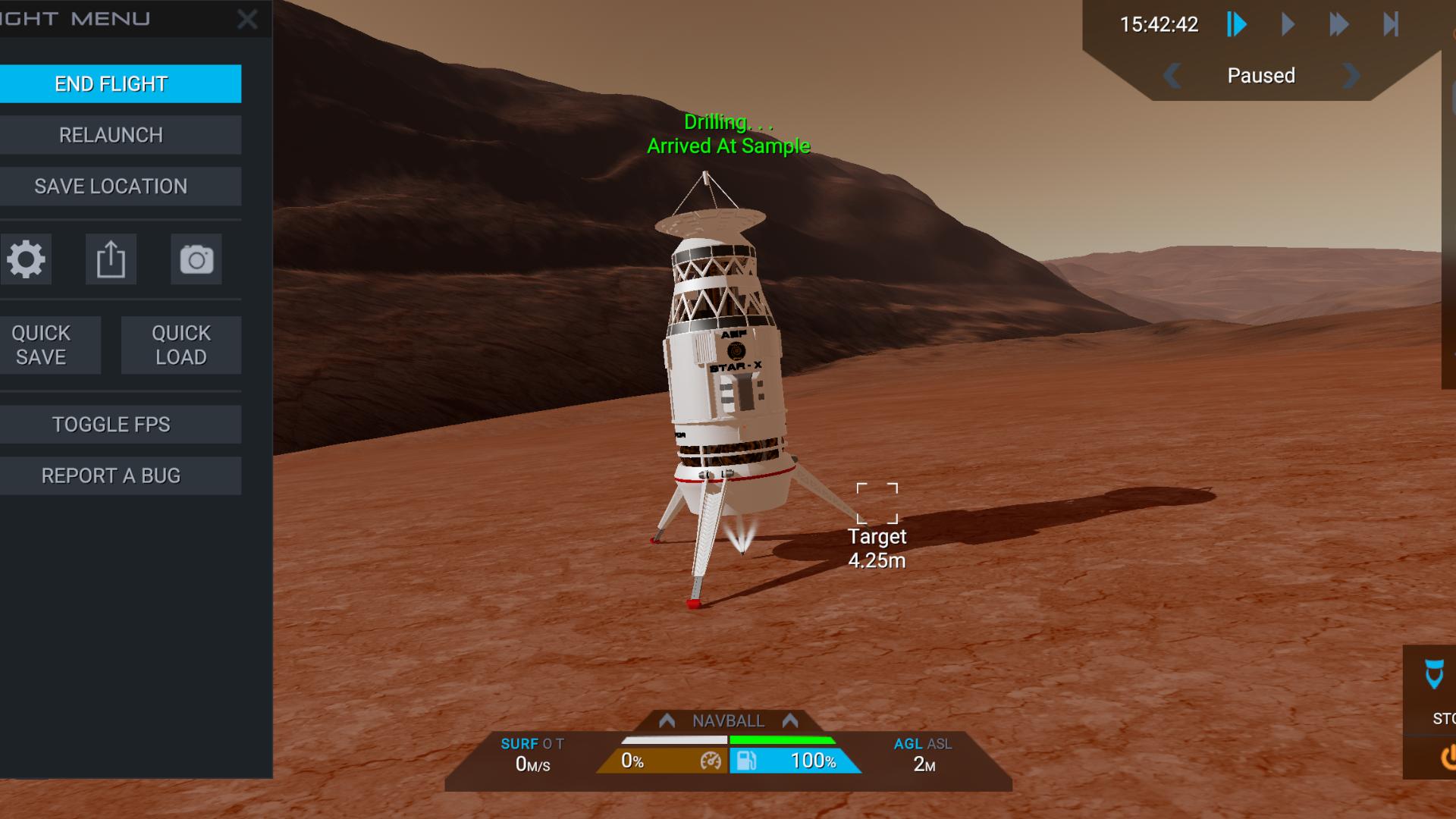The width and height of the screenshot is (1456, 819).
Task: End the current flight
Action: tap(111, 83)
